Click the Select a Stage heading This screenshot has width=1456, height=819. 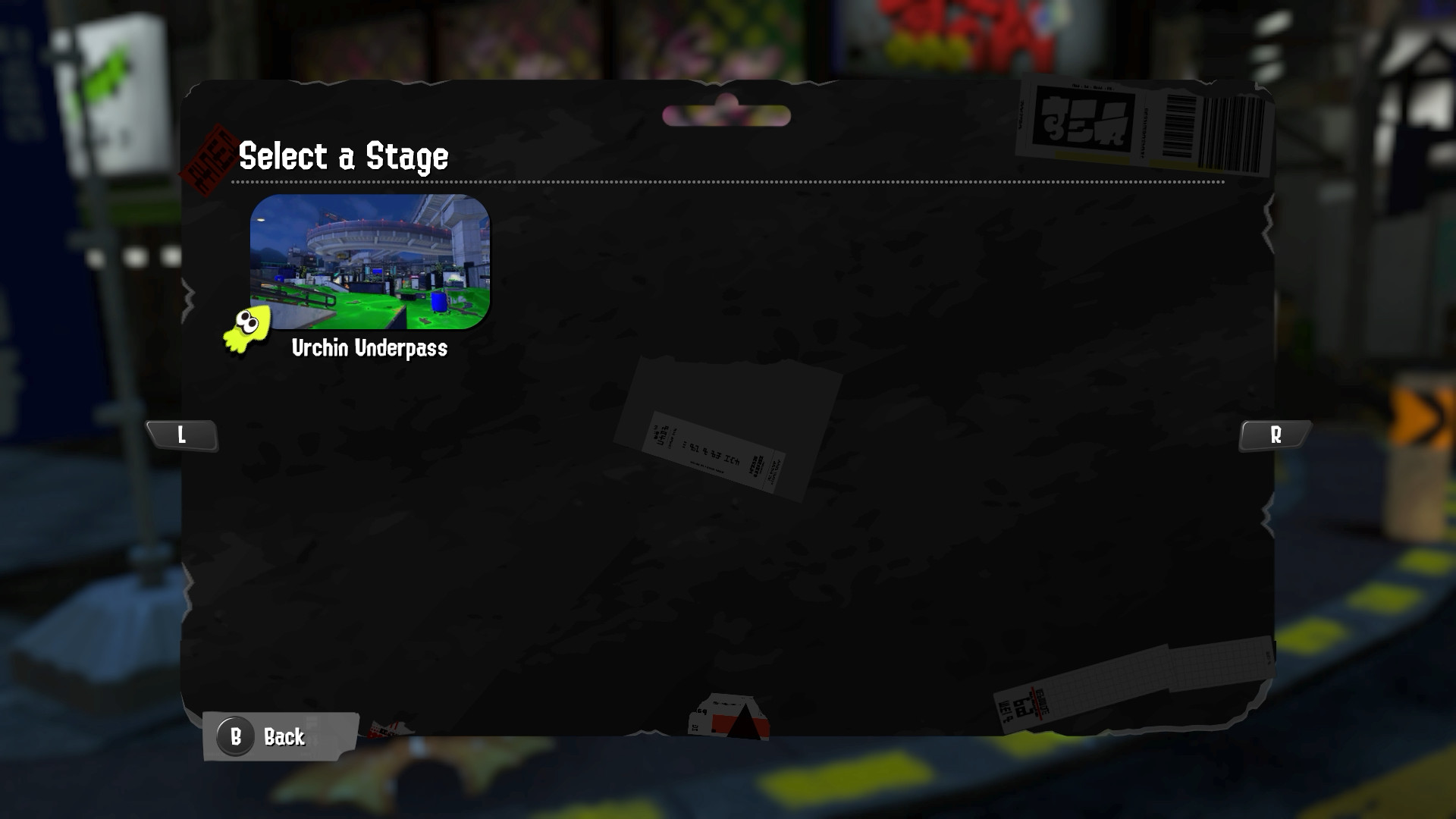tap(343, 157)
